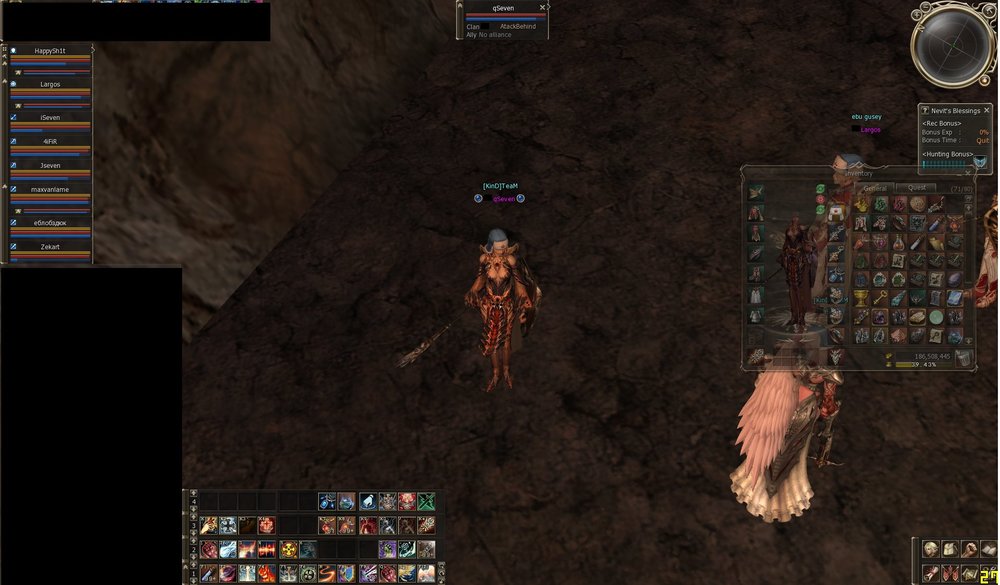
Task: Select party member maxvanlame
Action: pyautogui.click(x=50, y=189)
